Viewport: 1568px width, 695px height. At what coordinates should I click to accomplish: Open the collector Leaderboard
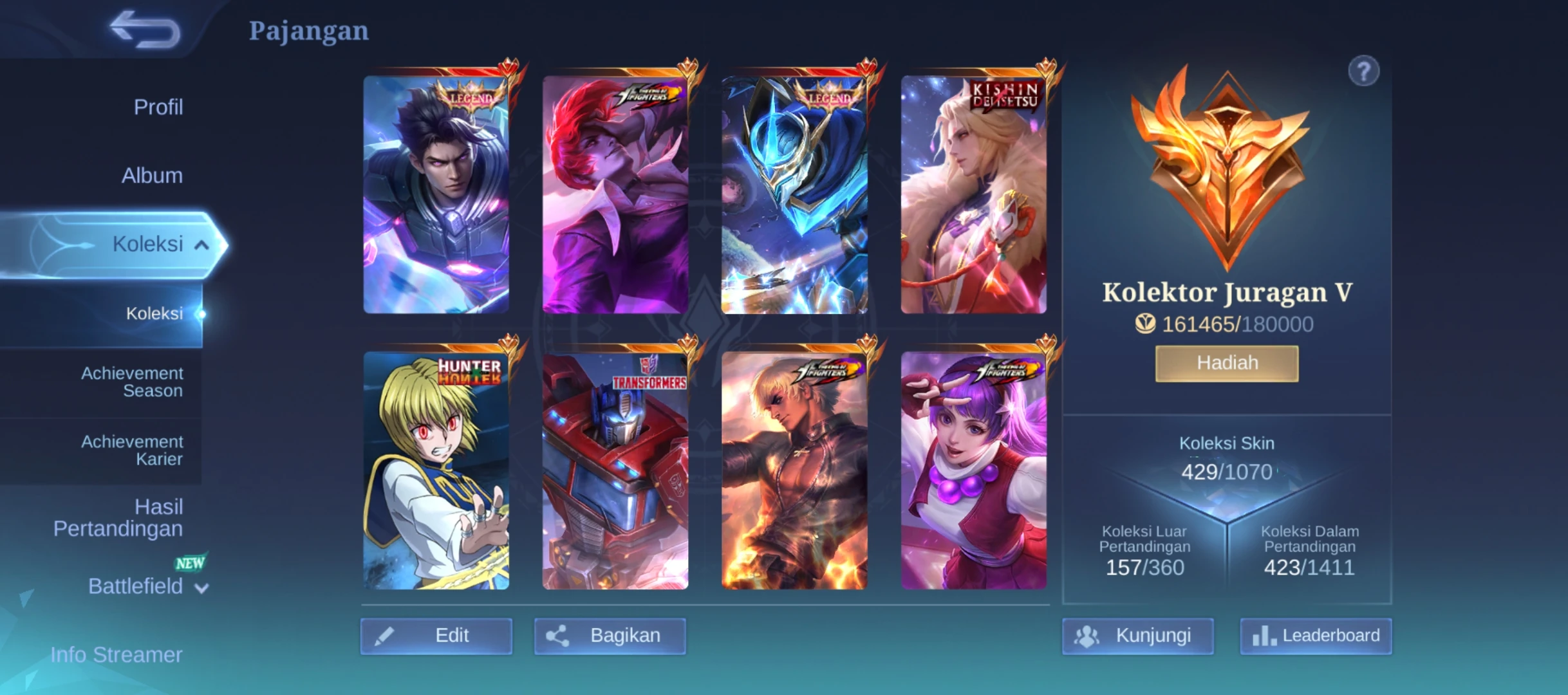click(x=1316, y=636)
